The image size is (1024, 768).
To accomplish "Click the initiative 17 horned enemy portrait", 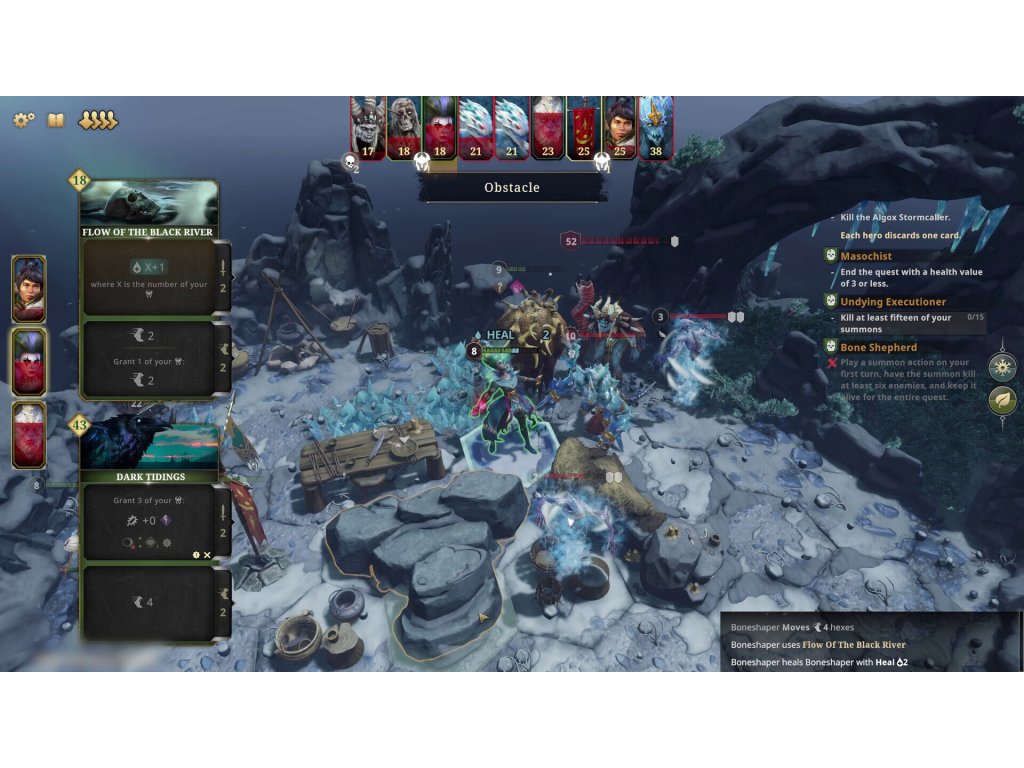I will click(368, 127).
